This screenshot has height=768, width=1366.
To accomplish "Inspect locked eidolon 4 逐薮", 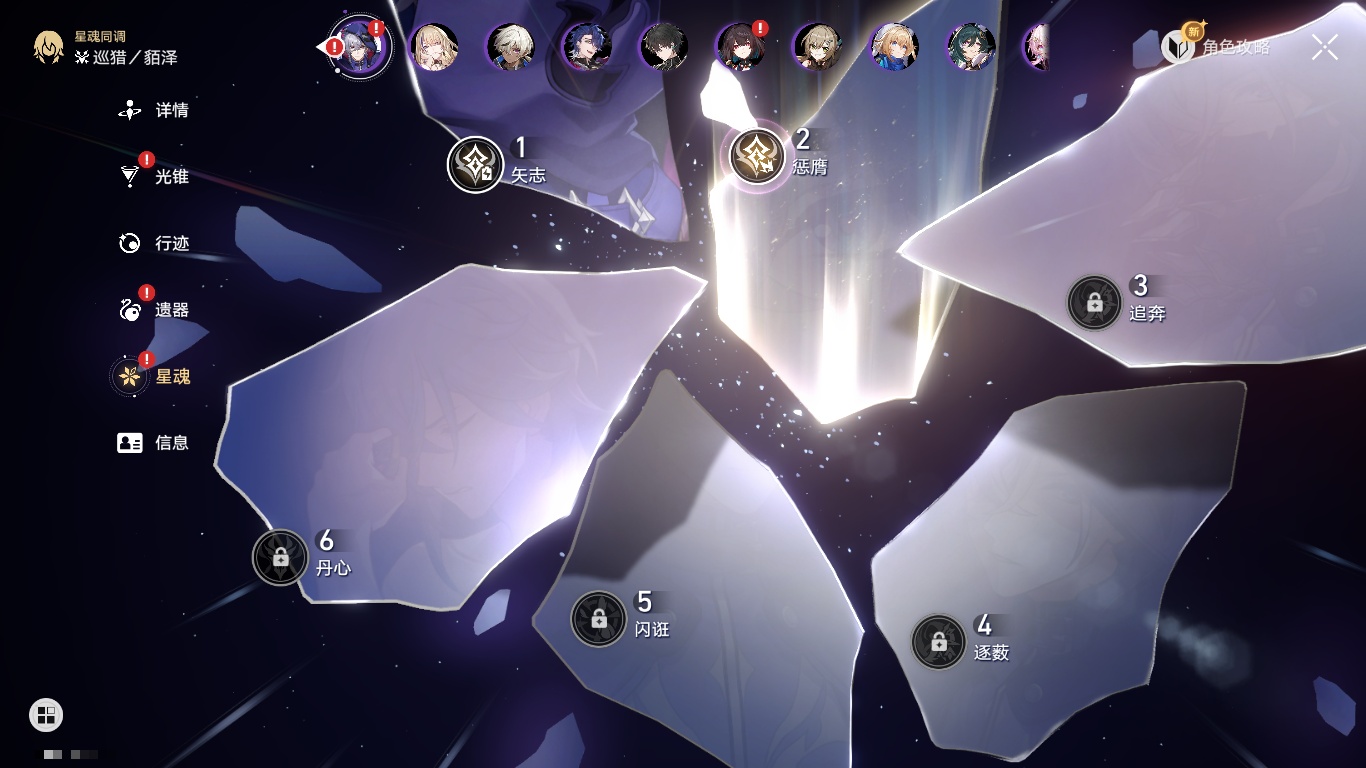I will coord(938,642).
